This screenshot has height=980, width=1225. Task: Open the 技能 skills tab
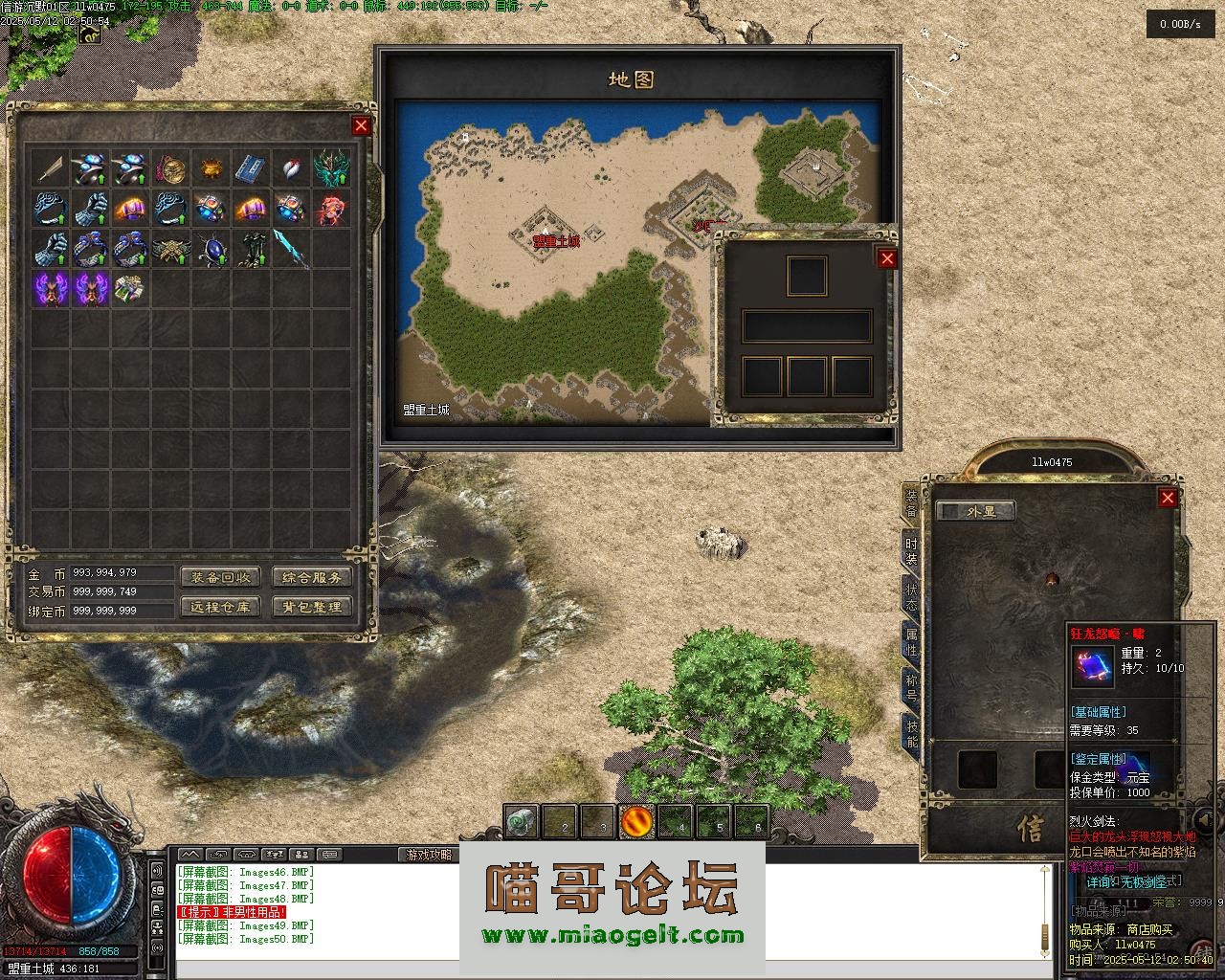coord(911,733)
